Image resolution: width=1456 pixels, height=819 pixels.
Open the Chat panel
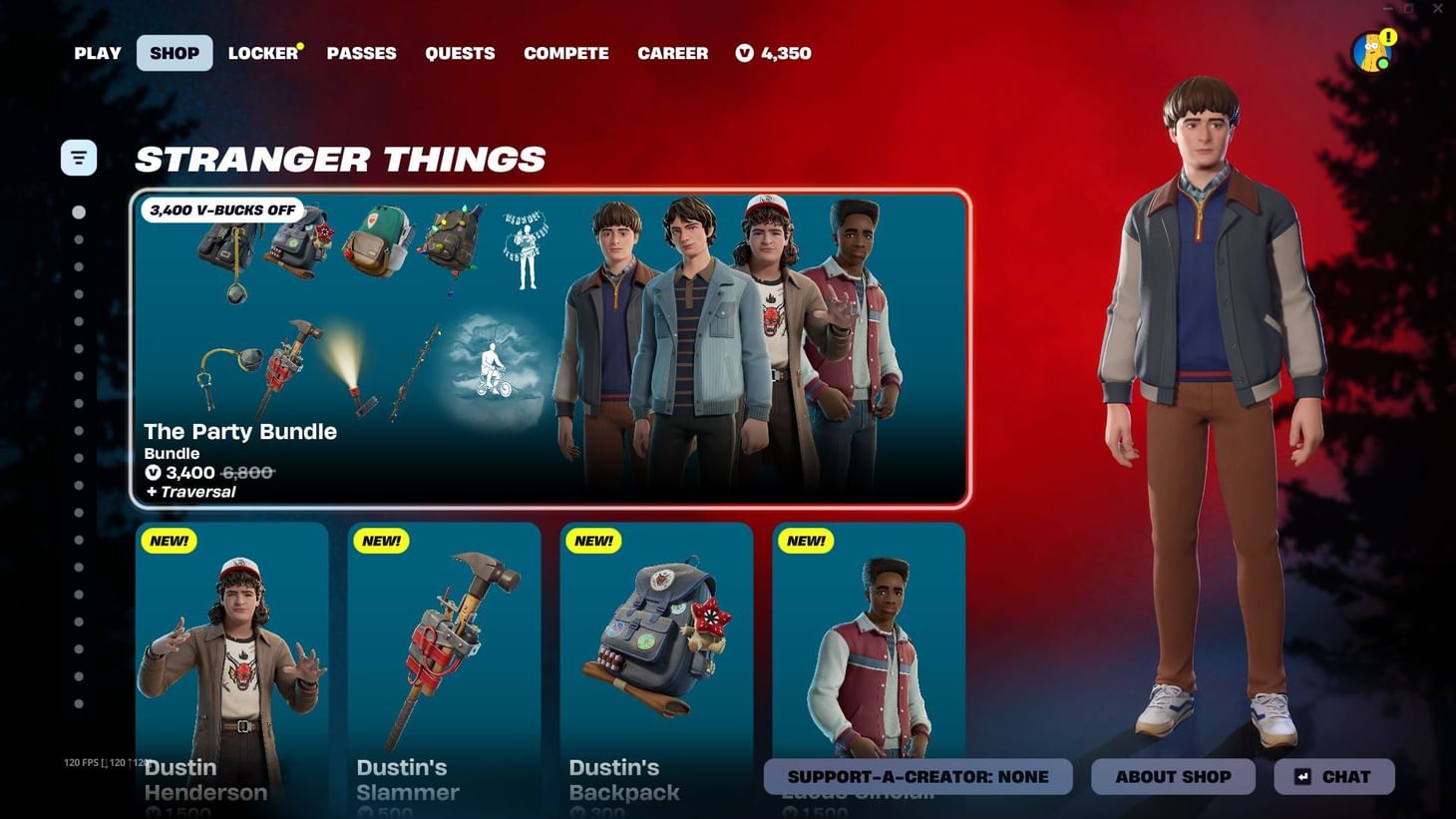click(x=1333, y=776)
